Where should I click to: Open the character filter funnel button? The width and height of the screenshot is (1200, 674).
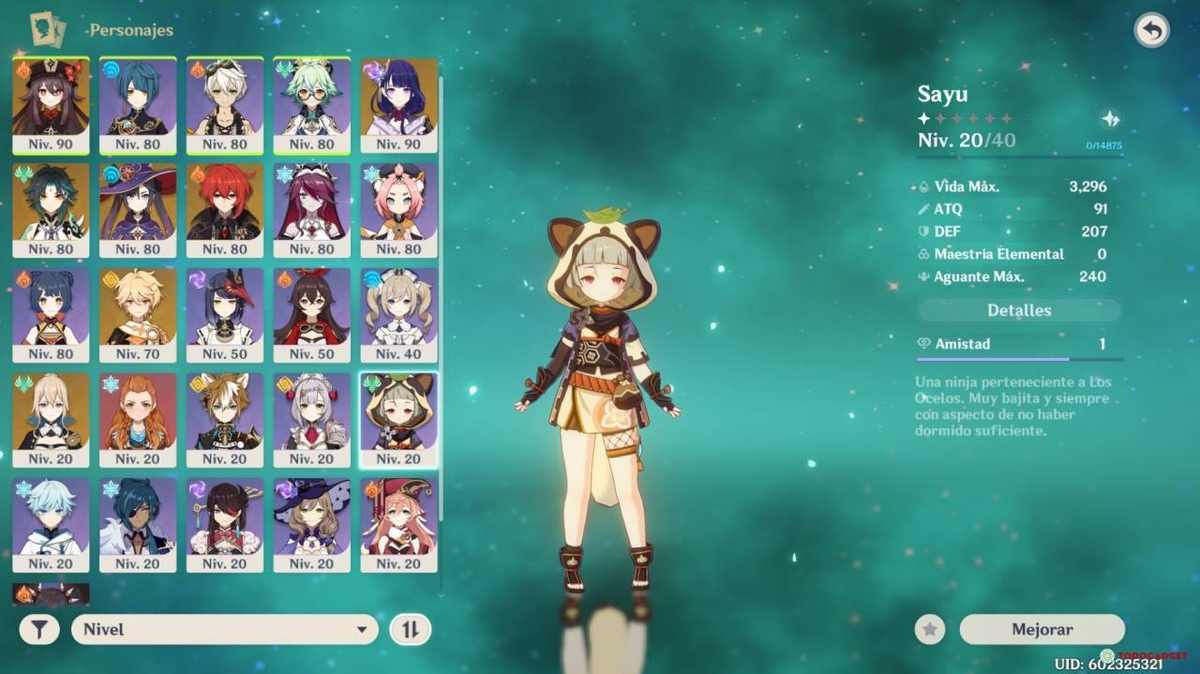[39, 629]
